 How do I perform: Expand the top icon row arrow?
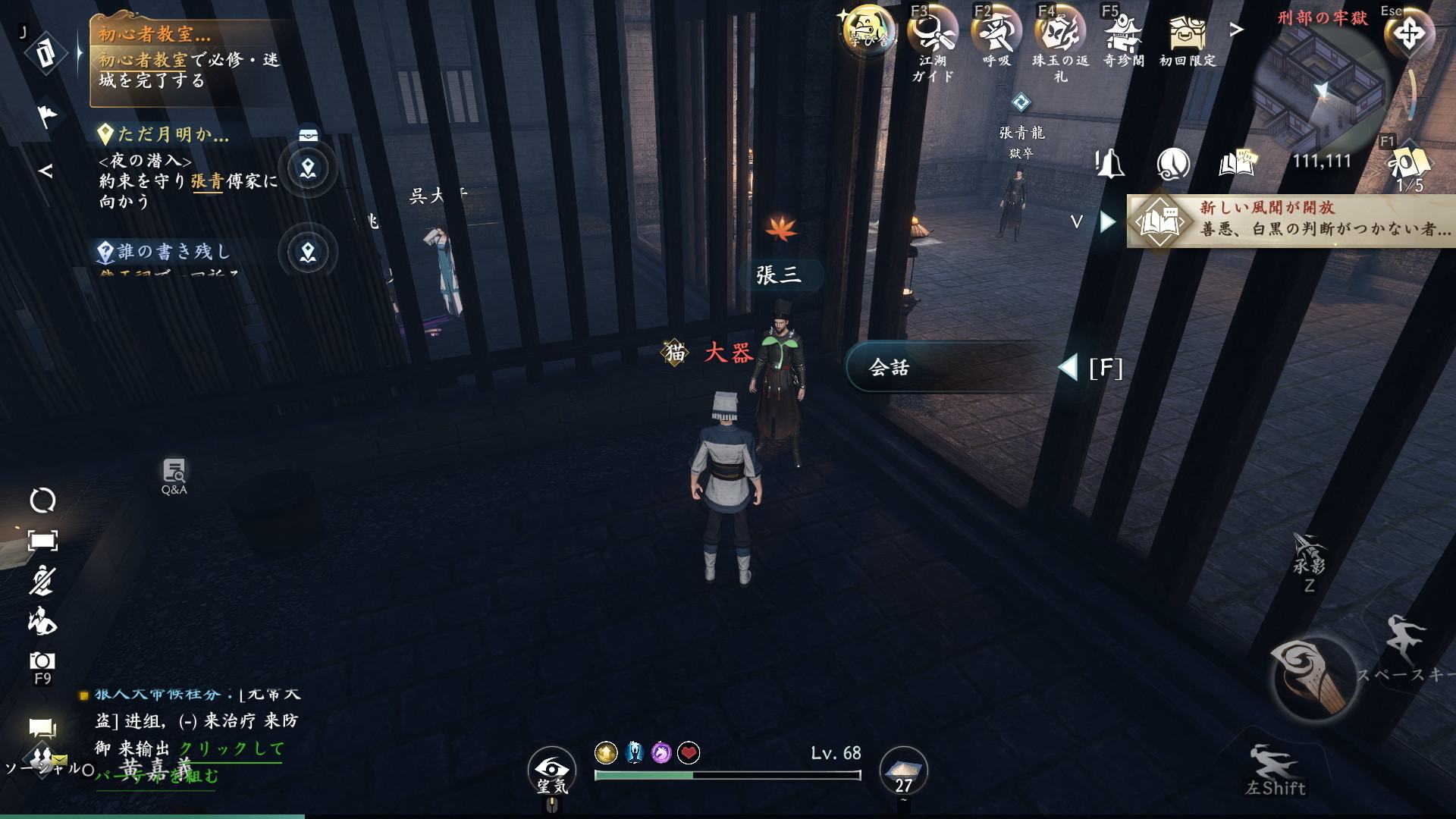pos(1237,30)
